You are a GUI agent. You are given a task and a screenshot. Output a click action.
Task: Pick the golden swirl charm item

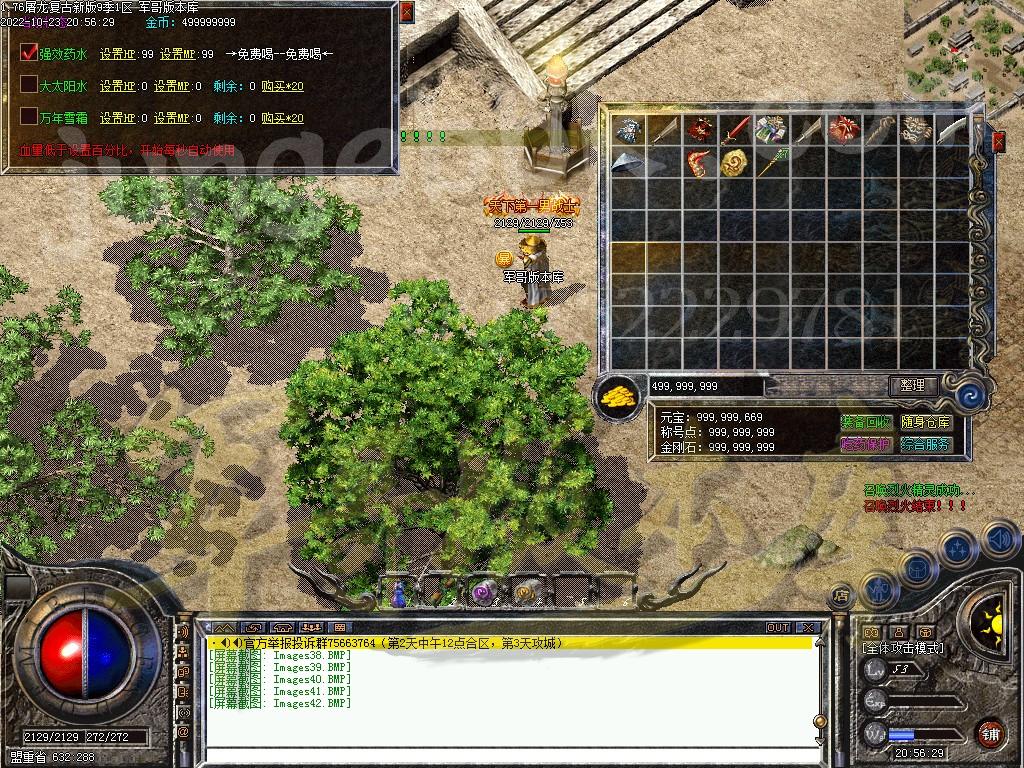(734, 162)
